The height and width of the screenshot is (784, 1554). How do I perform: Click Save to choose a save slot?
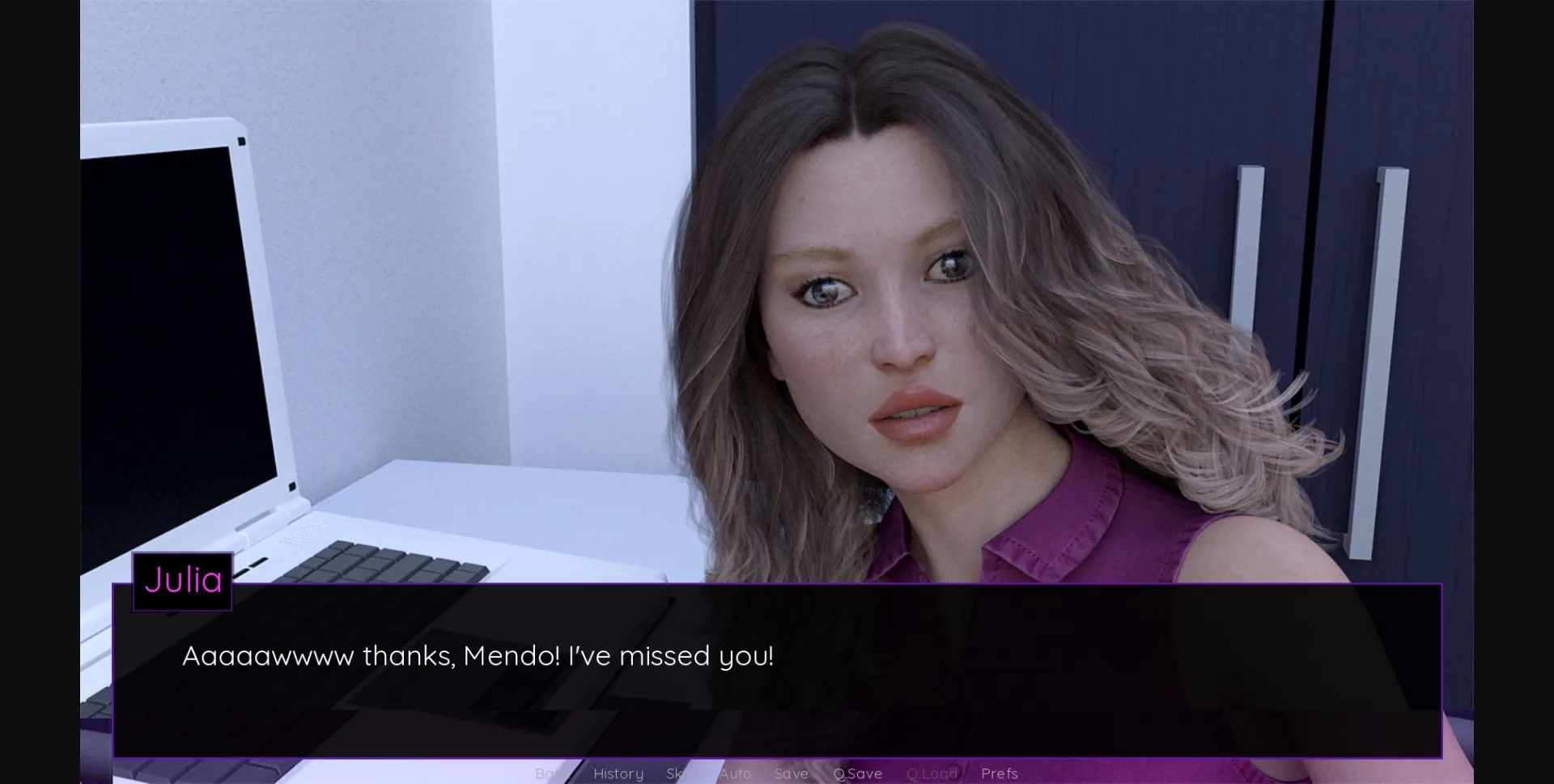[792, 773]
